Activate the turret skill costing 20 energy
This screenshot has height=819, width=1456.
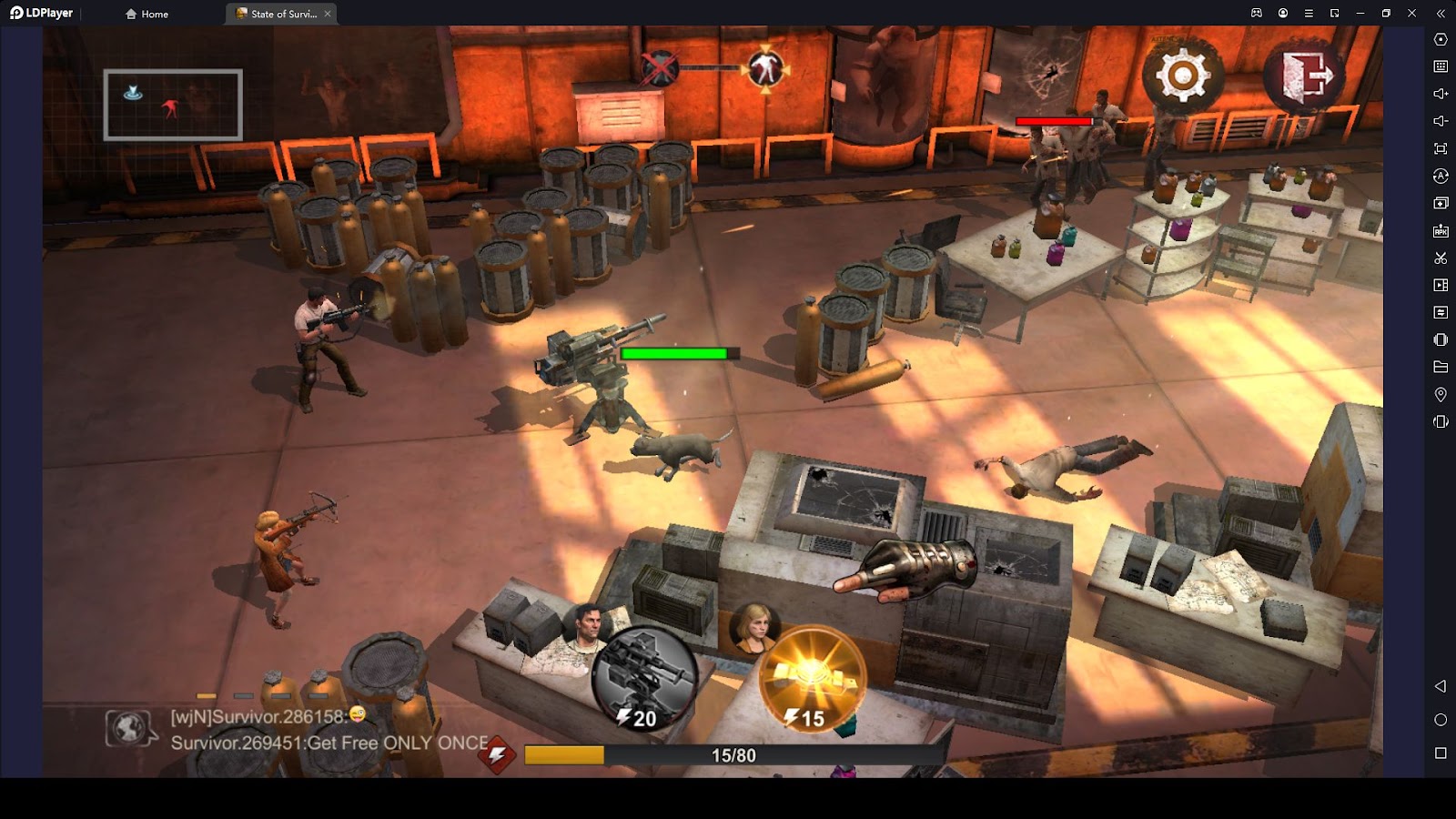(x=644, y=679)
